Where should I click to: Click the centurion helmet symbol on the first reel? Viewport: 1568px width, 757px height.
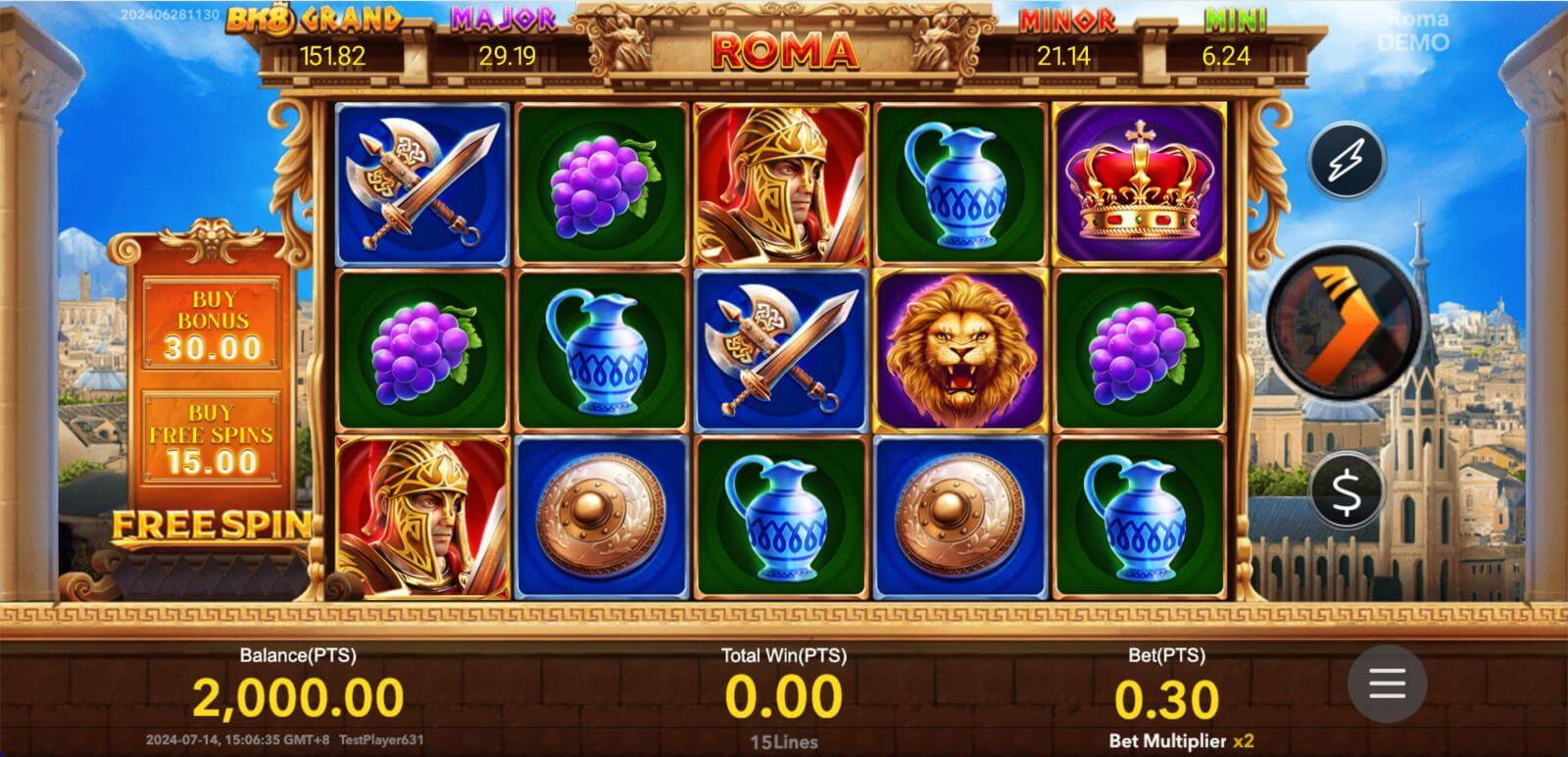tap(417, 520)
